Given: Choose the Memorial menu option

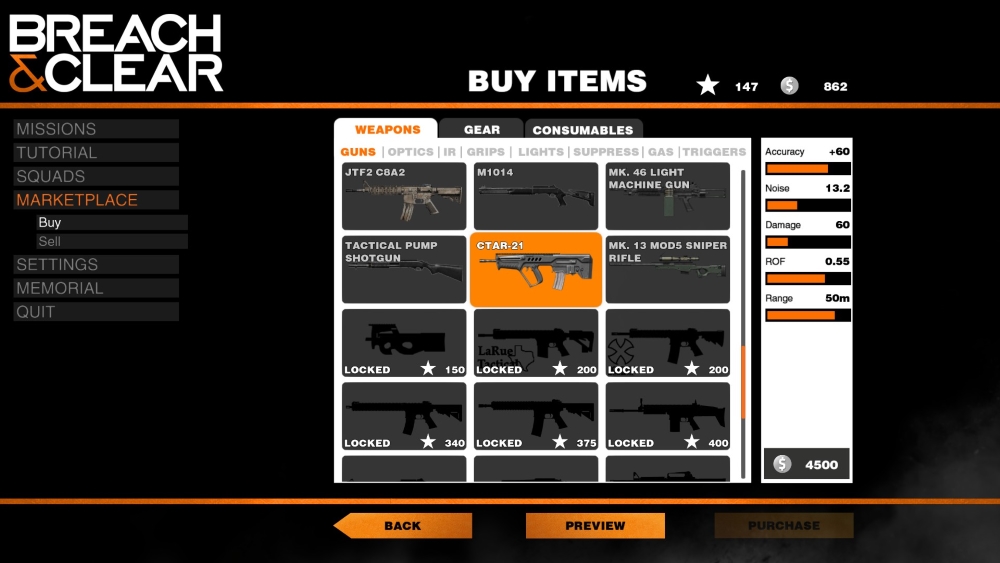Looking at the screenshot, I should pos(60,288).
